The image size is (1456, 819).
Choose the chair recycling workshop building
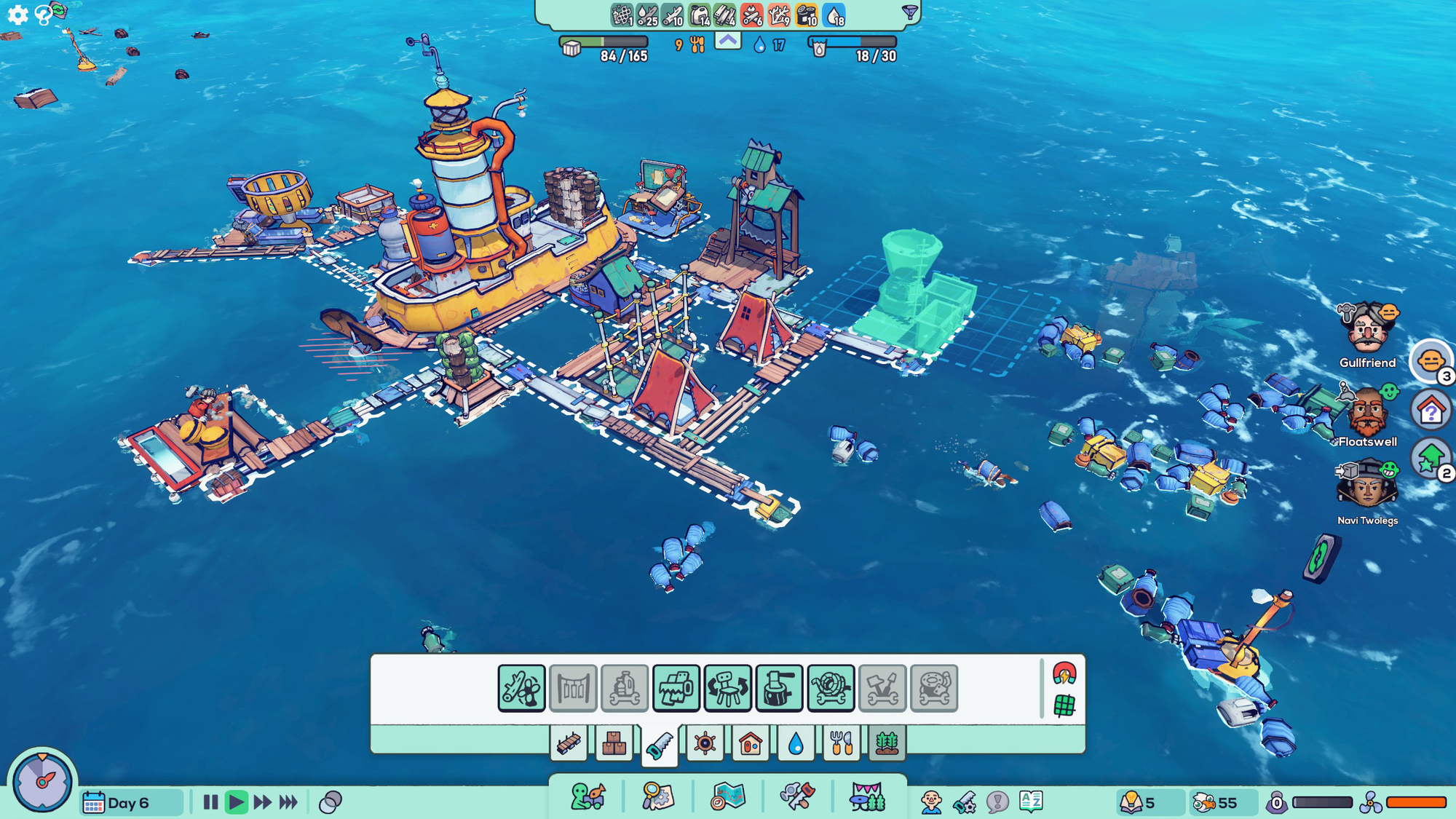(727, 688)
